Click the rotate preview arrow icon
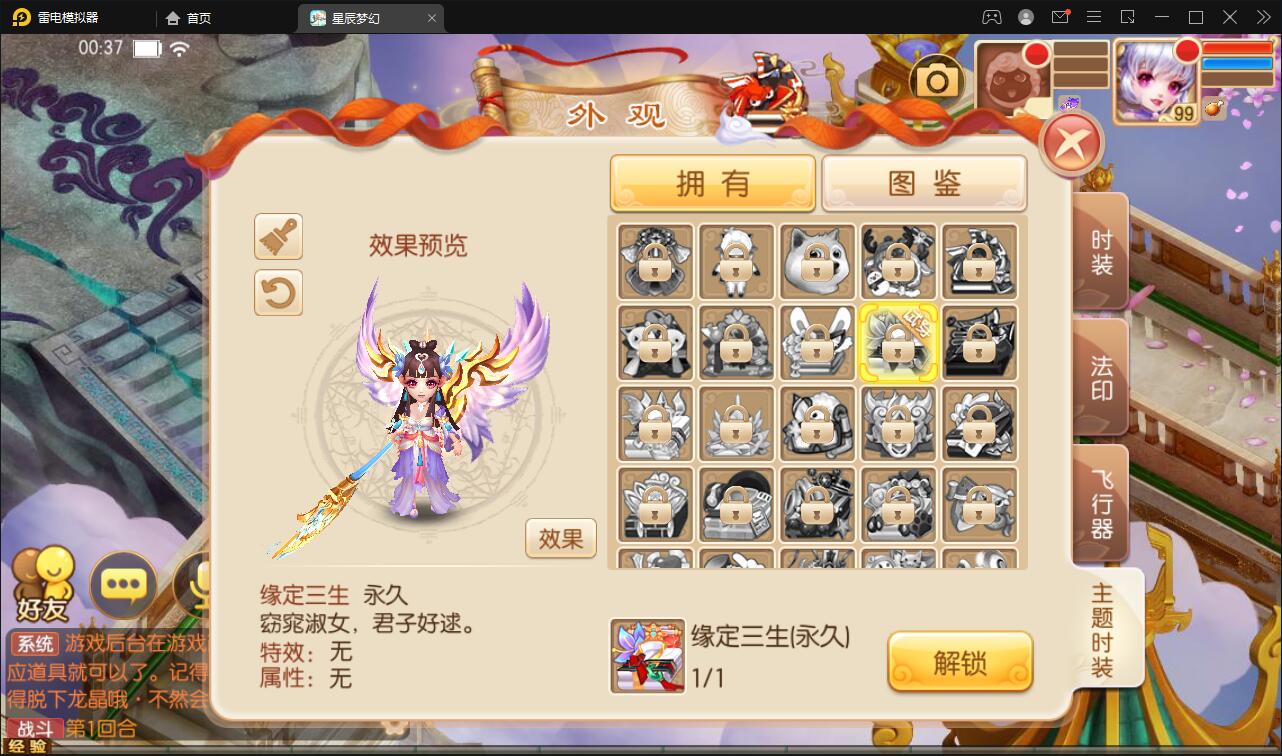Screen dimensions: 1282x756 pyautogui.click(x=278, y=293)
